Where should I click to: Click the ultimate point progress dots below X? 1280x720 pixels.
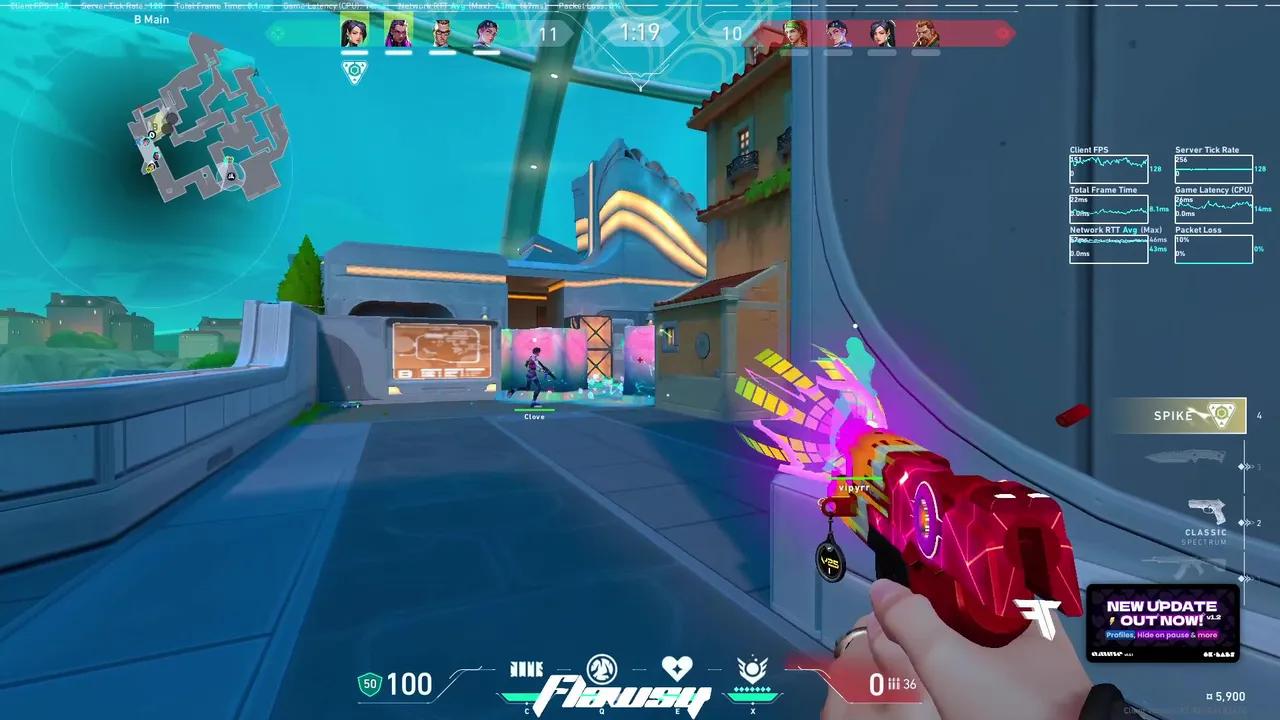point(753,691)
